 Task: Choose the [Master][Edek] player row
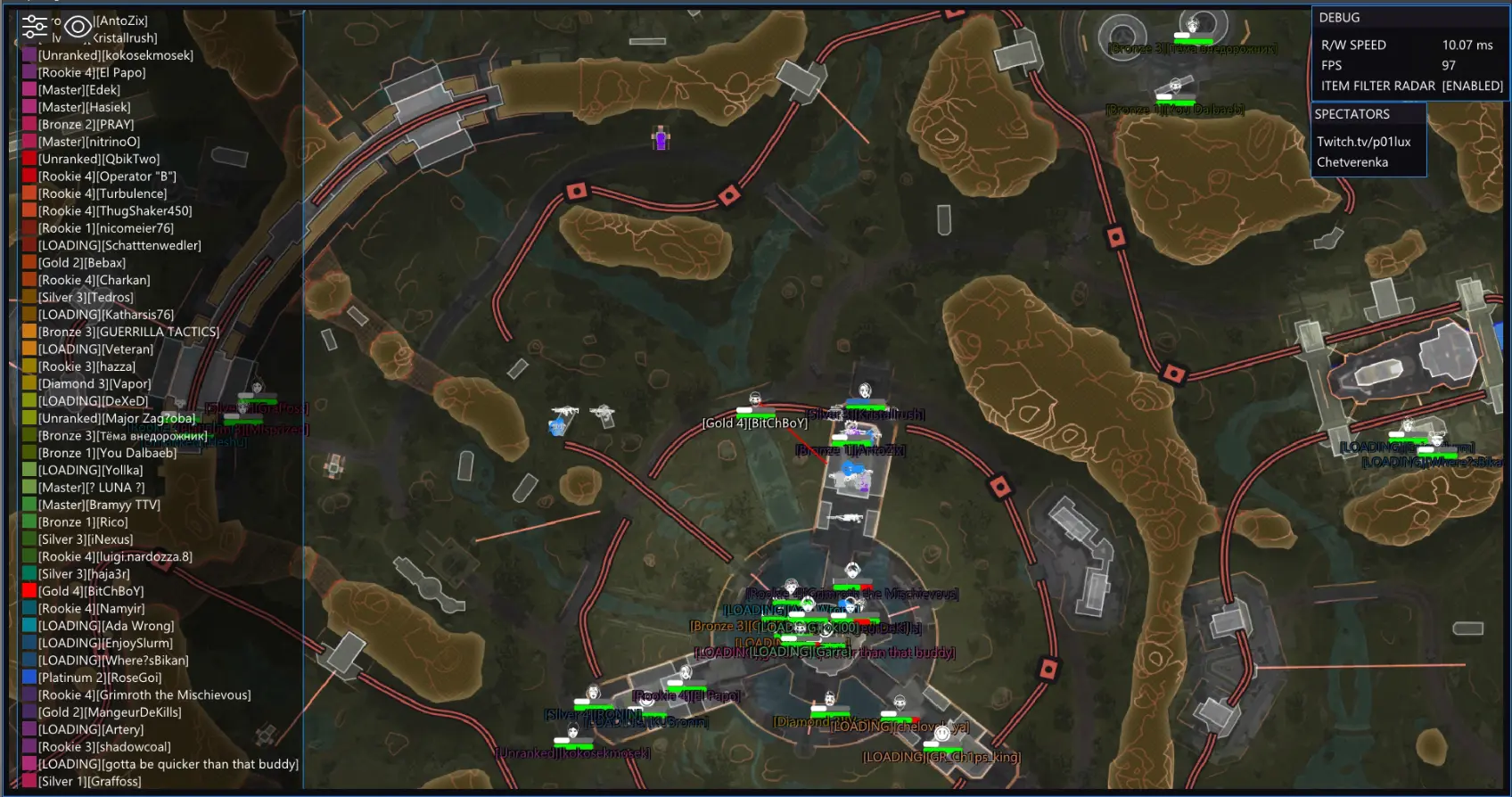(78, 90)
